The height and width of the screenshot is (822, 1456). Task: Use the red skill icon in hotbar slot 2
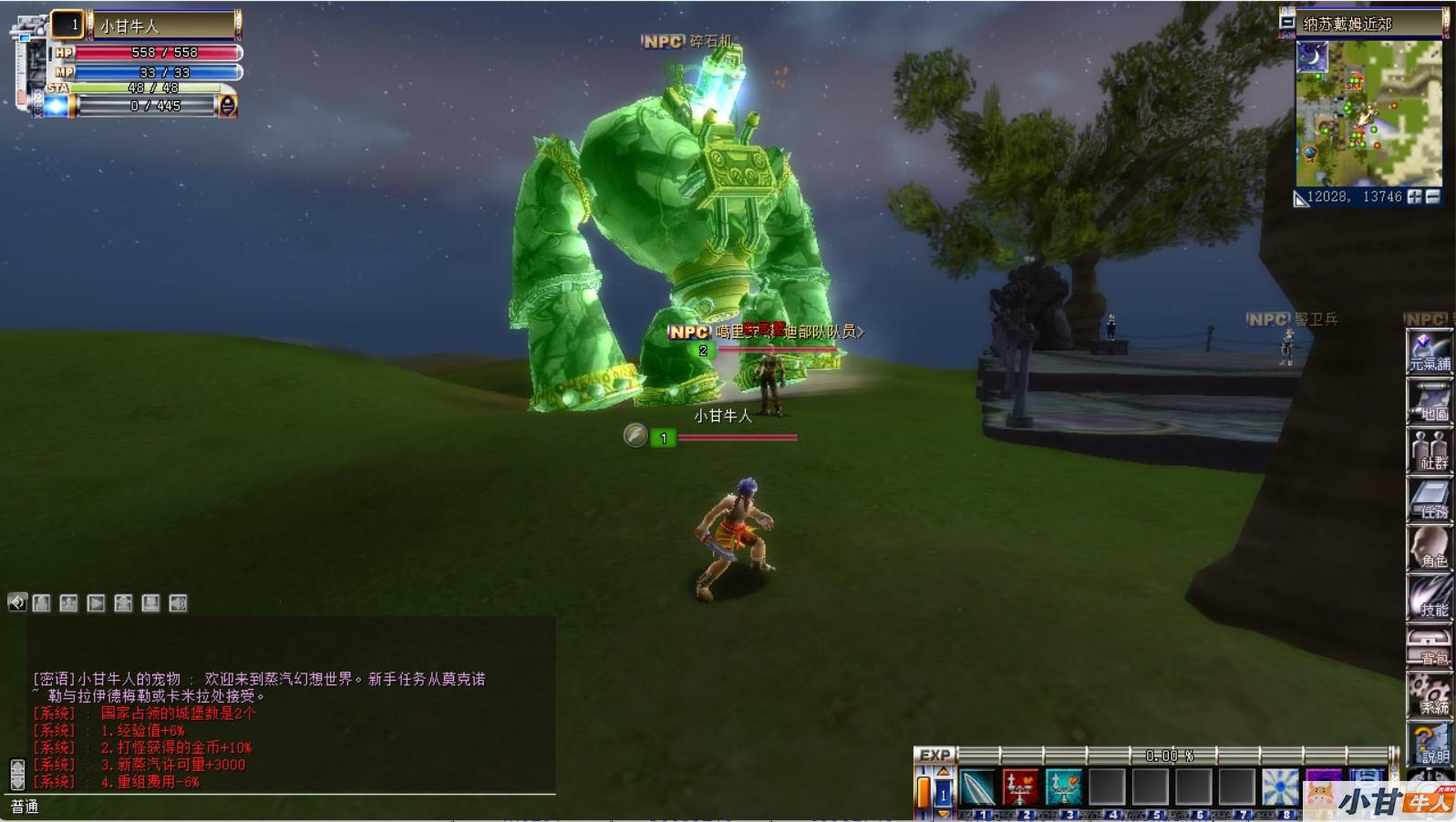click(1020, 787)
